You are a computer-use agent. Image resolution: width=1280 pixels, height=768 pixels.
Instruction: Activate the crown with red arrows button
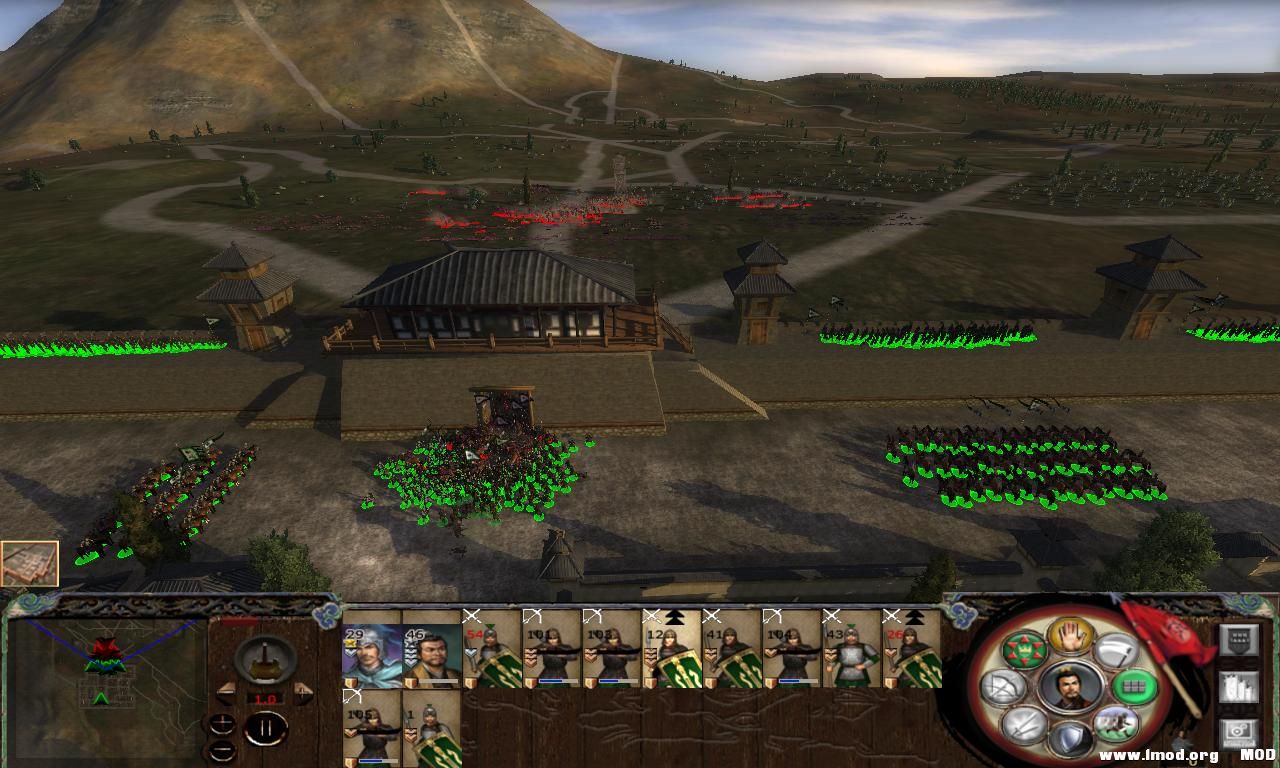1024,650
